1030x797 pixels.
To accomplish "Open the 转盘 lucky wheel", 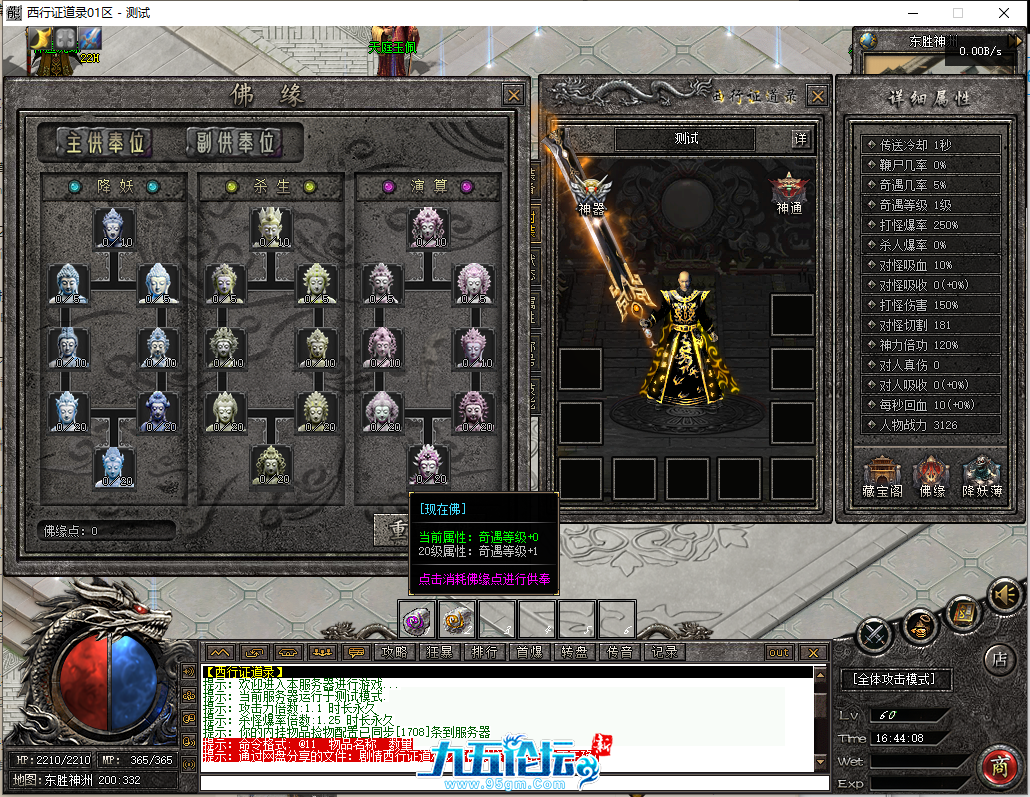I will point(574,652).
